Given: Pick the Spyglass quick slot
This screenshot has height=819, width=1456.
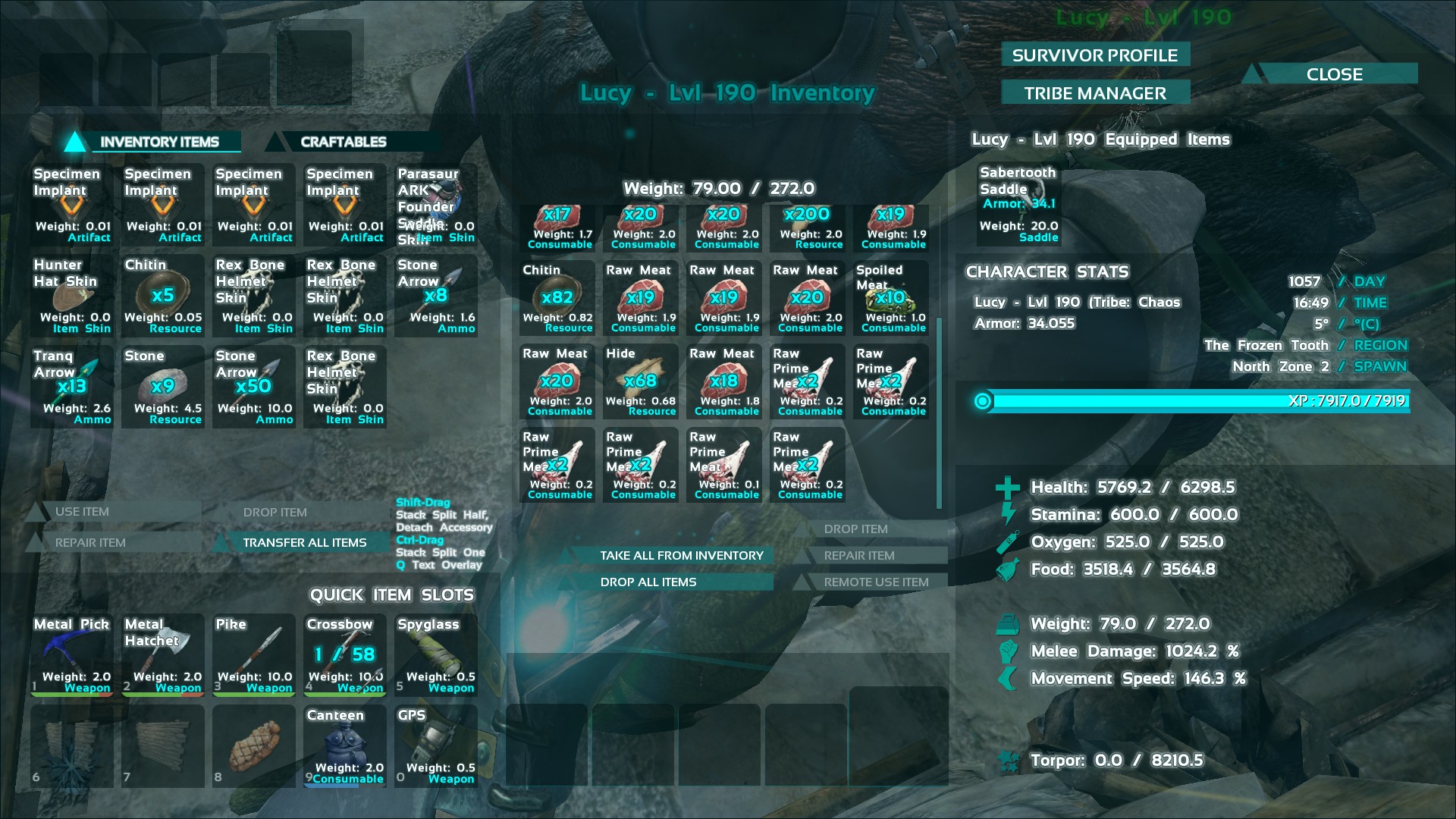Looking at the screenshot, I should point(436,654).
